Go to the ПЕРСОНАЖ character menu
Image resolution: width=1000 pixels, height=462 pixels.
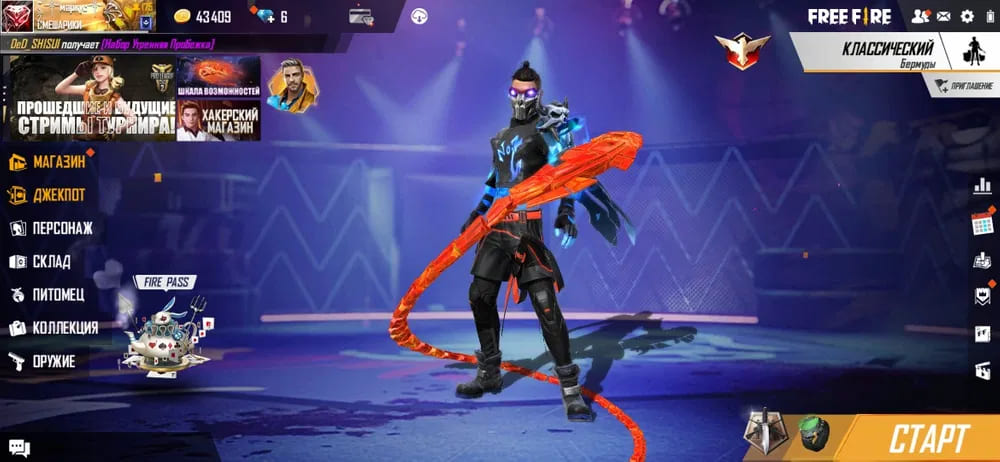tap(61, 228)
